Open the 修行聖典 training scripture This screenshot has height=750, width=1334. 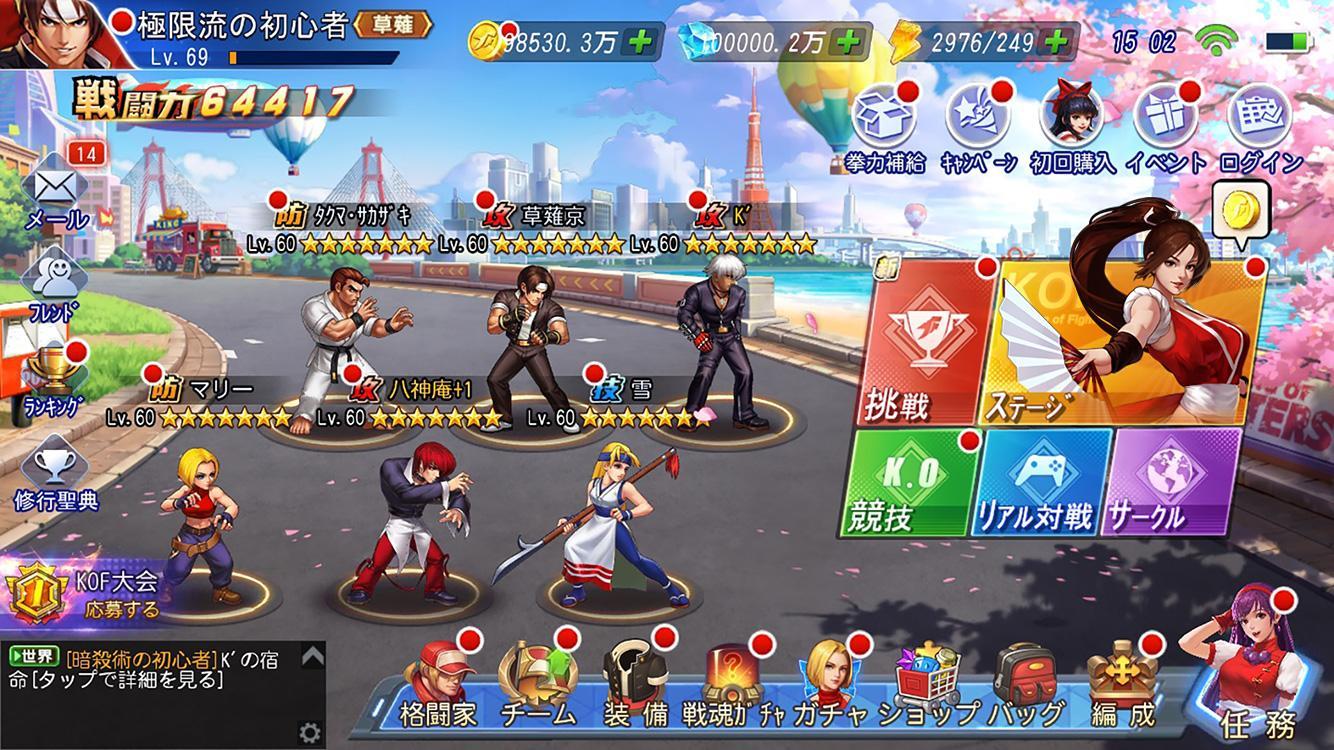click(x=57, y=466)
